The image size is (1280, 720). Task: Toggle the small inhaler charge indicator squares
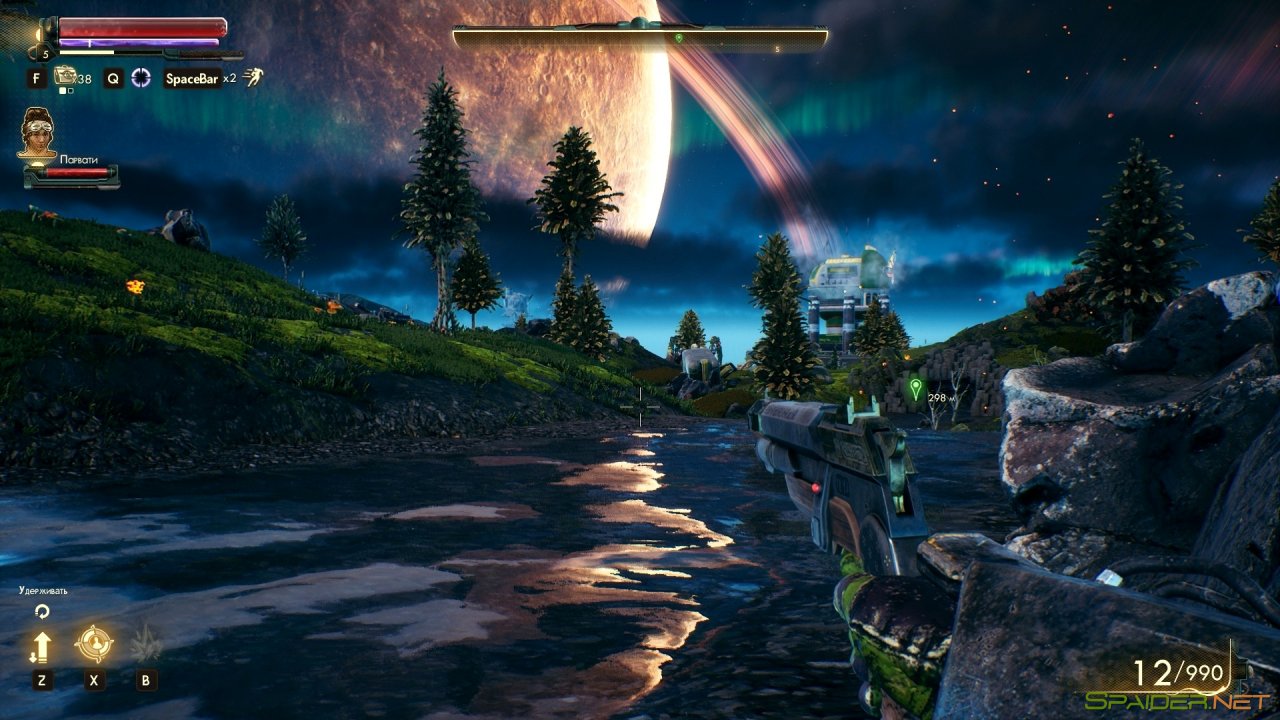click(65, 90)
